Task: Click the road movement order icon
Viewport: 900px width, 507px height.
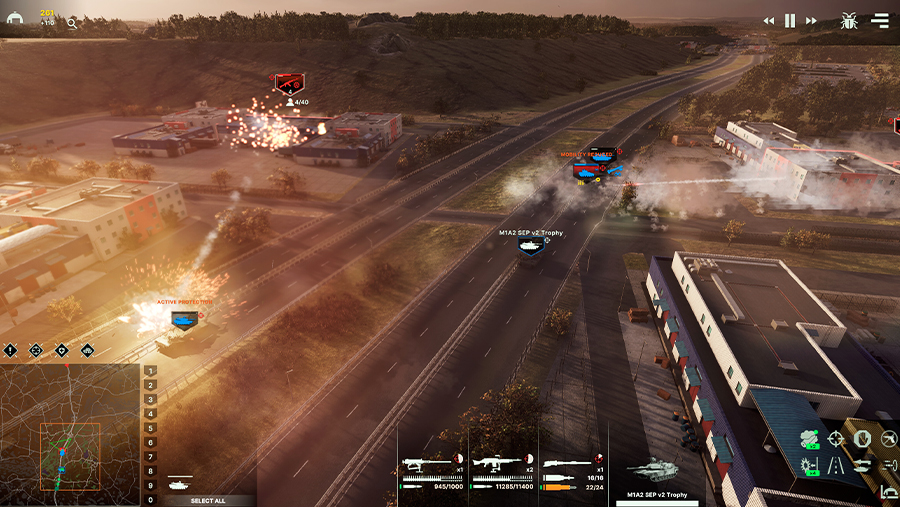Action: (836, 465)
